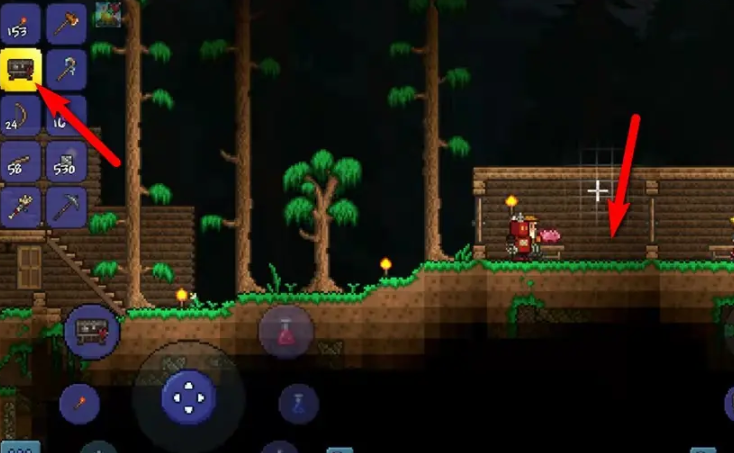The width and height of the screenshot is (734, 453).
Task: Use the red healing potion button
Action: point(286,330)
